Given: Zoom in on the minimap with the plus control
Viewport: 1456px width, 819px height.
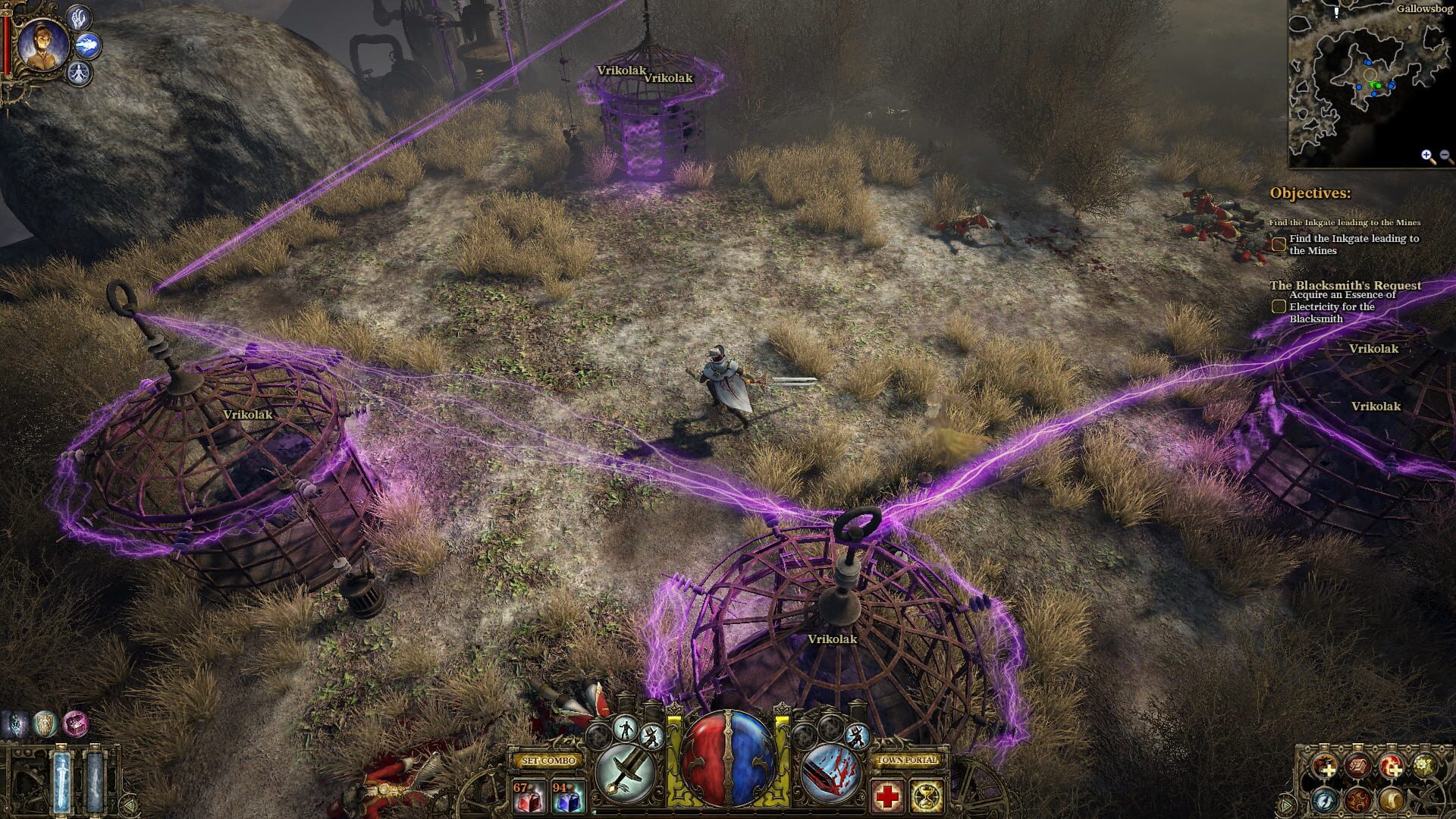Looking at the screenshot, I should click(1426, 155).
